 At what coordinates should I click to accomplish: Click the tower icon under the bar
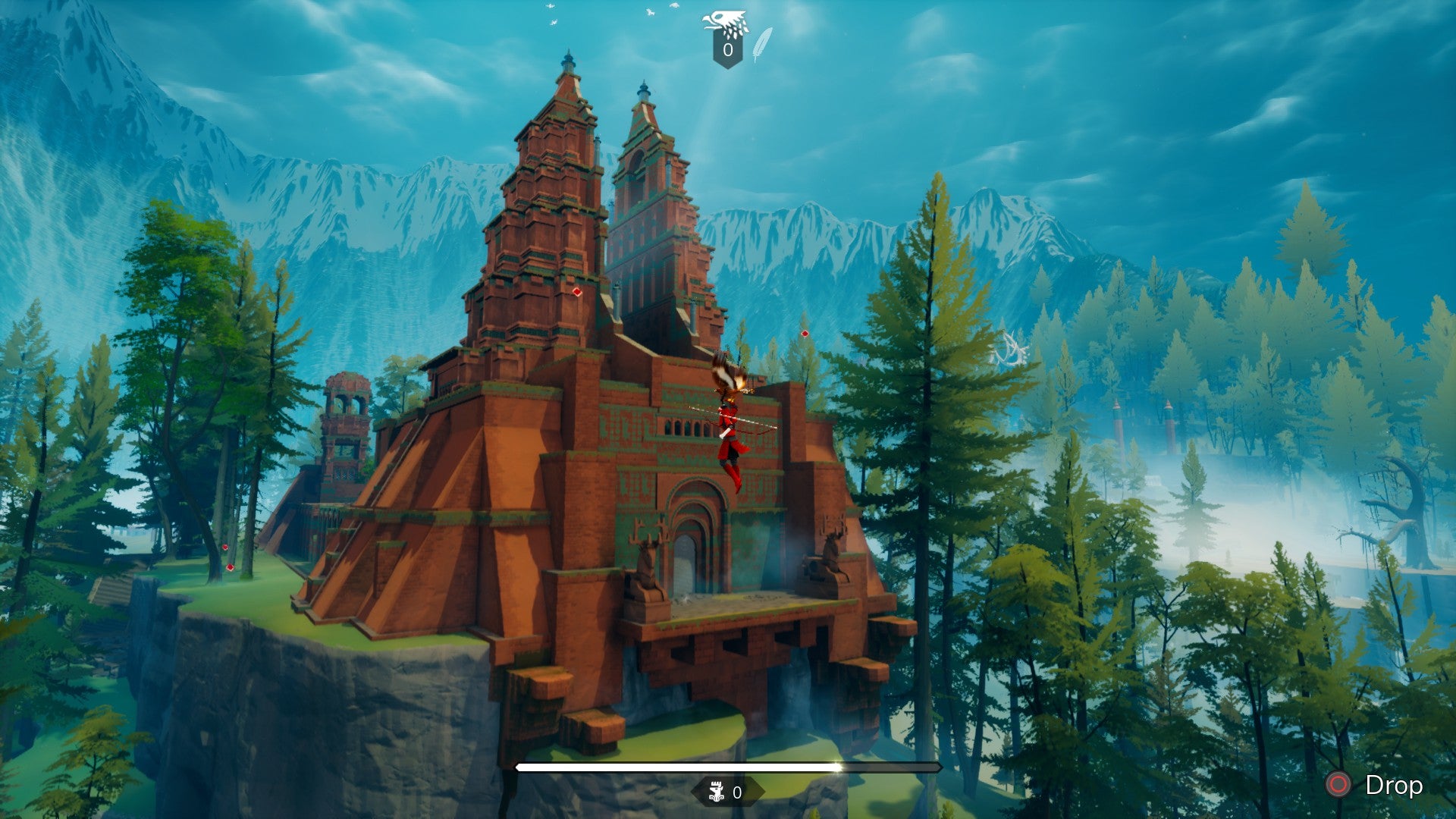715,793
